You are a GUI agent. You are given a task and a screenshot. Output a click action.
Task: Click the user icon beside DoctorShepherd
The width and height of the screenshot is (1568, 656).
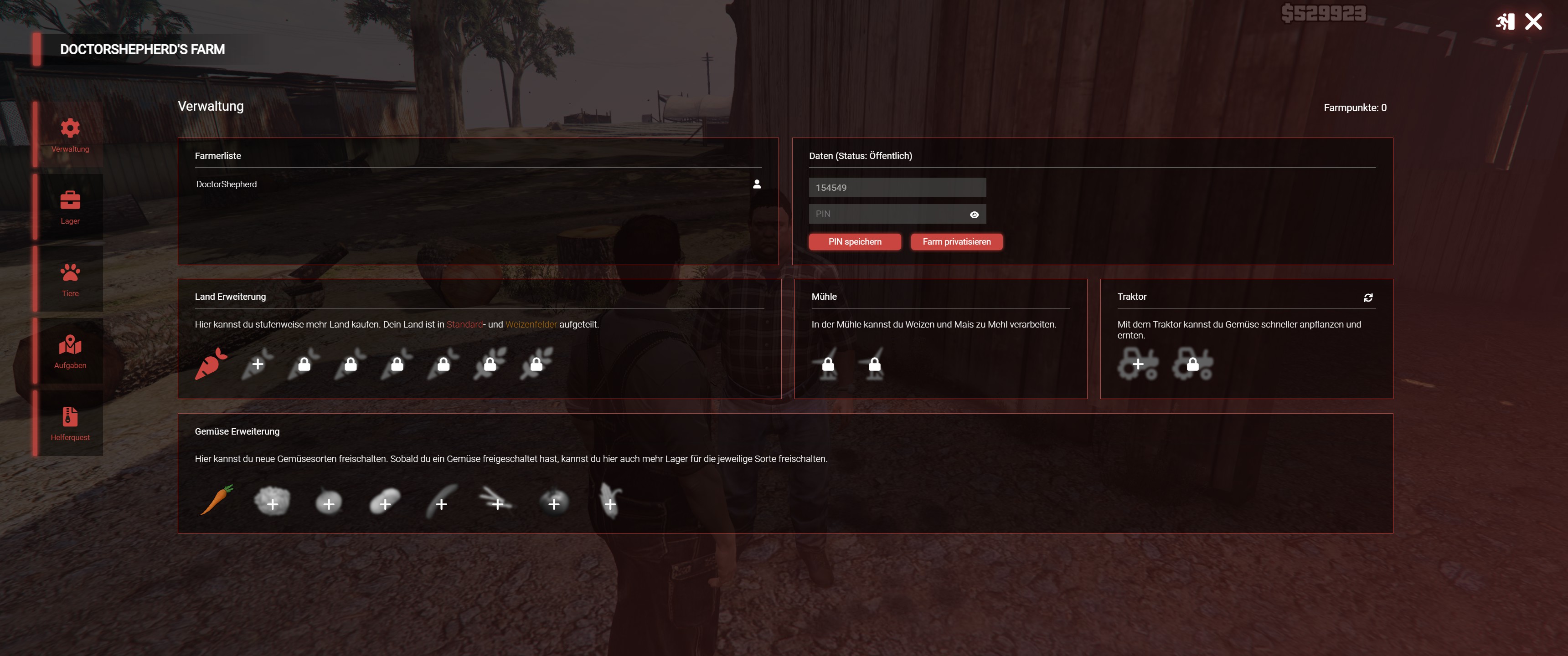tap(757, 184)
